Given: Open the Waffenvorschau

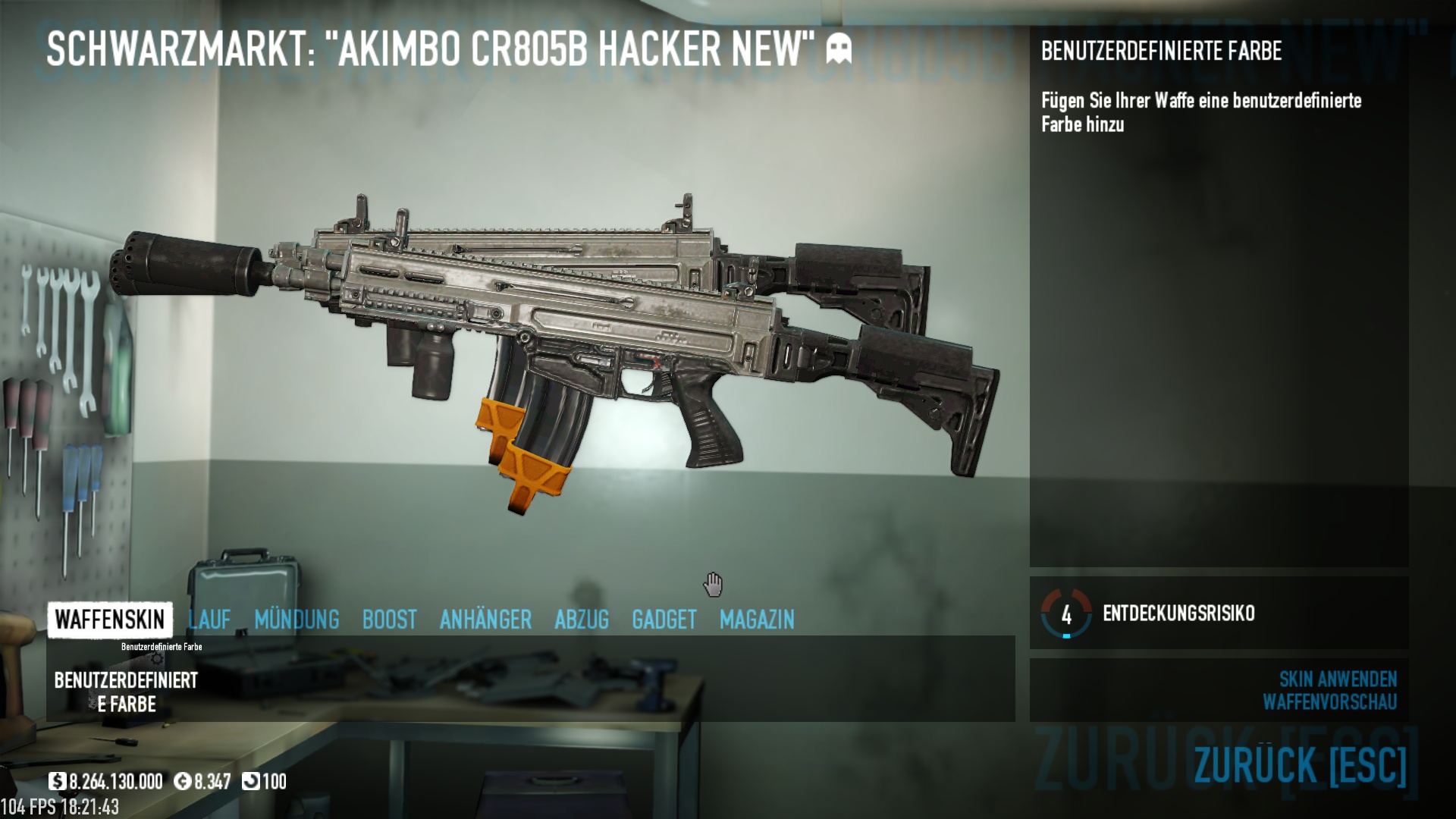Looking at the screenshot, I should (1329, 702).
